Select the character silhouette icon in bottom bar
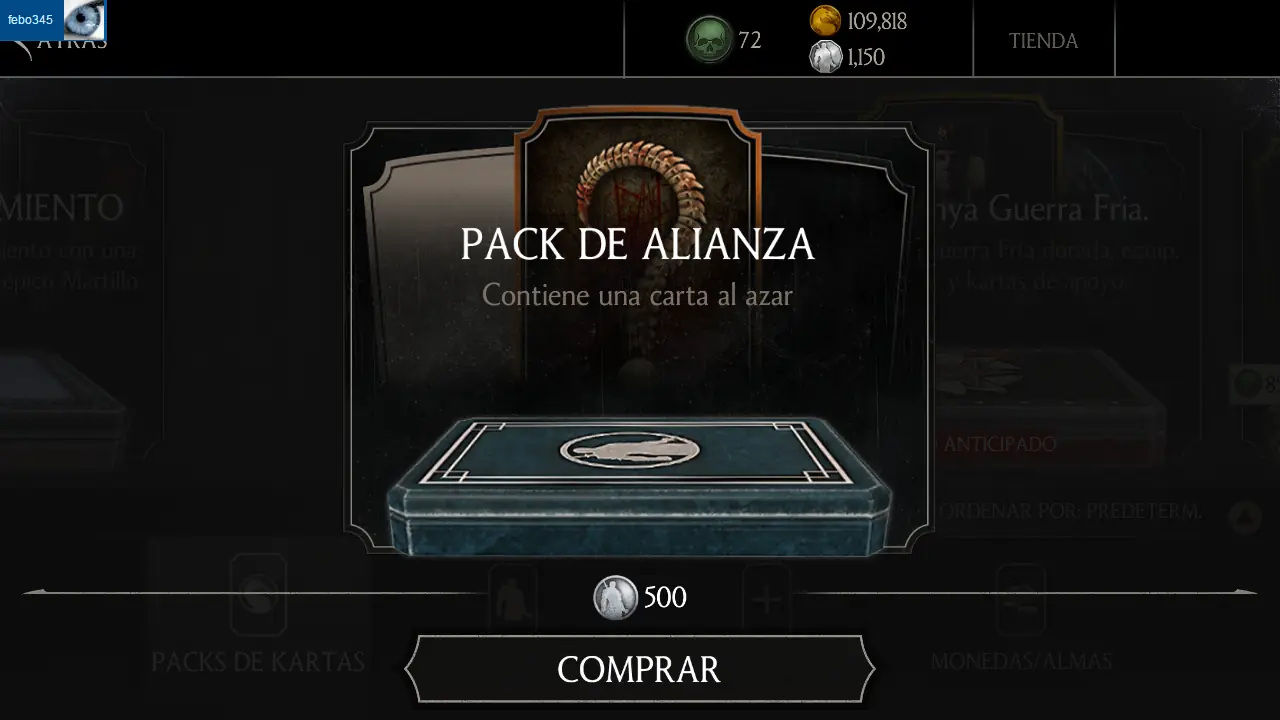 513,597
